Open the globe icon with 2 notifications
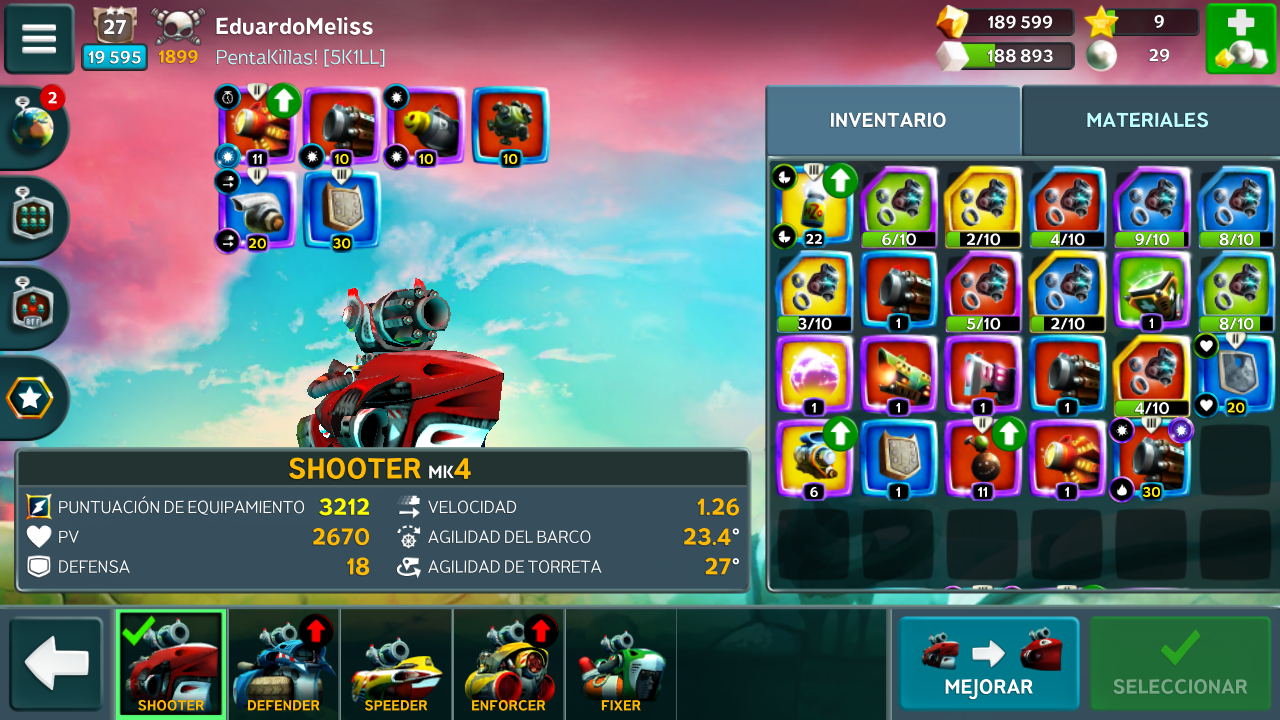1280x720 pixels. coord(33,128)
